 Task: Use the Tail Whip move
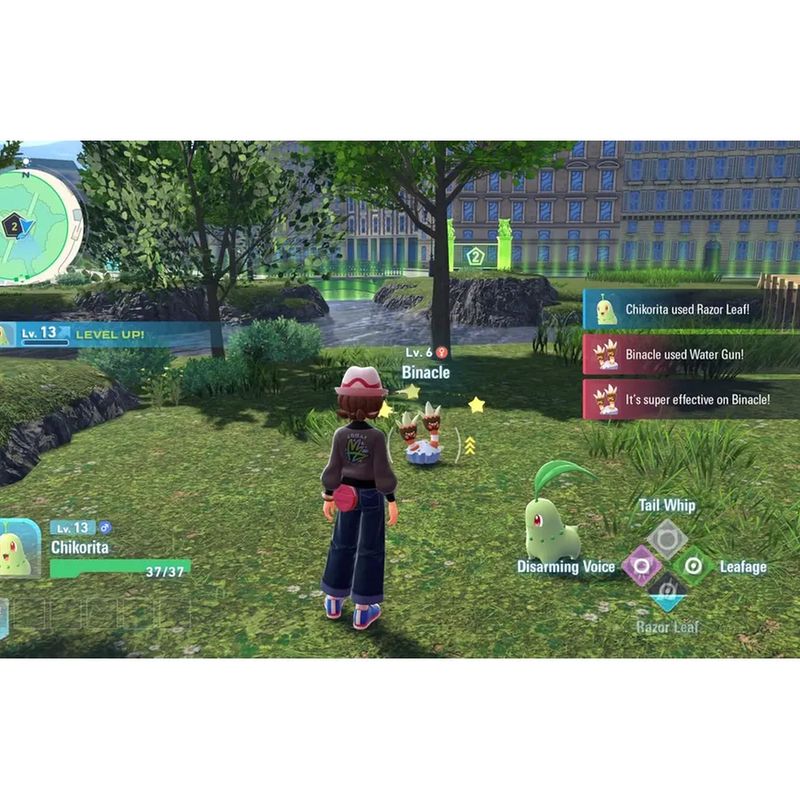(665, 538)
